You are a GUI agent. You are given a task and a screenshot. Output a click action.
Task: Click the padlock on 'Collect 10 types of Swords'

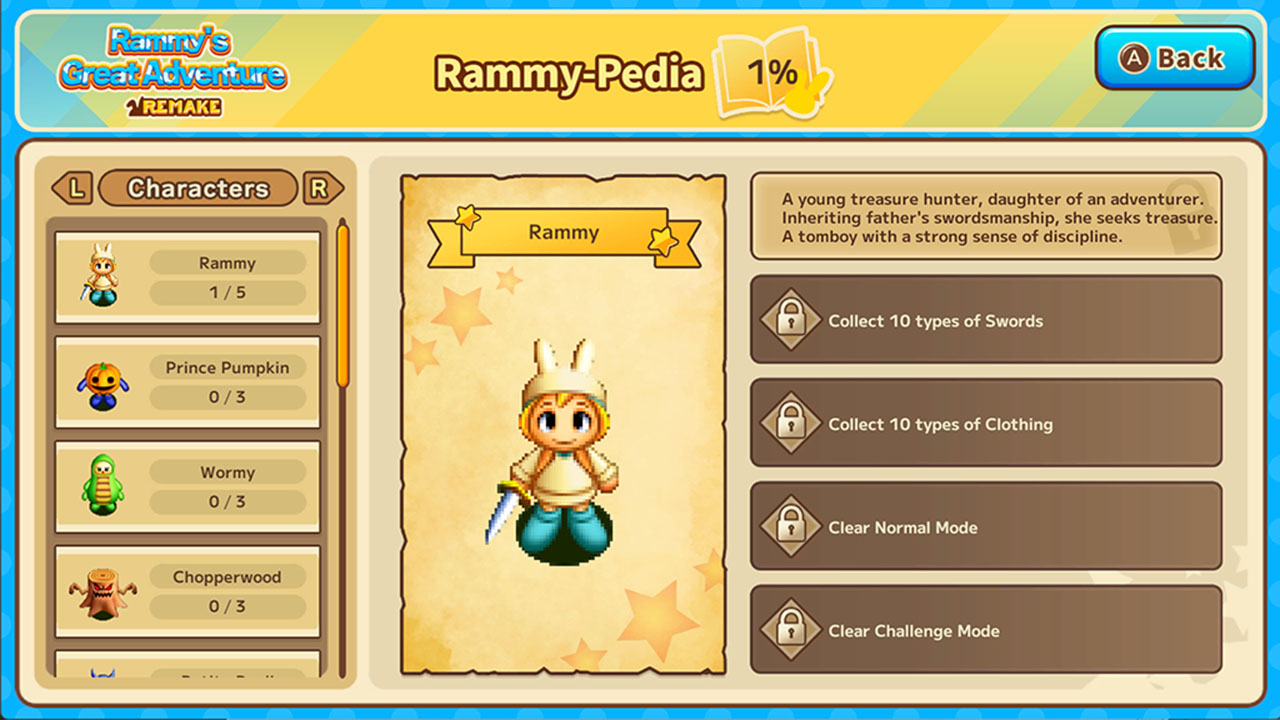coord(791,321)
